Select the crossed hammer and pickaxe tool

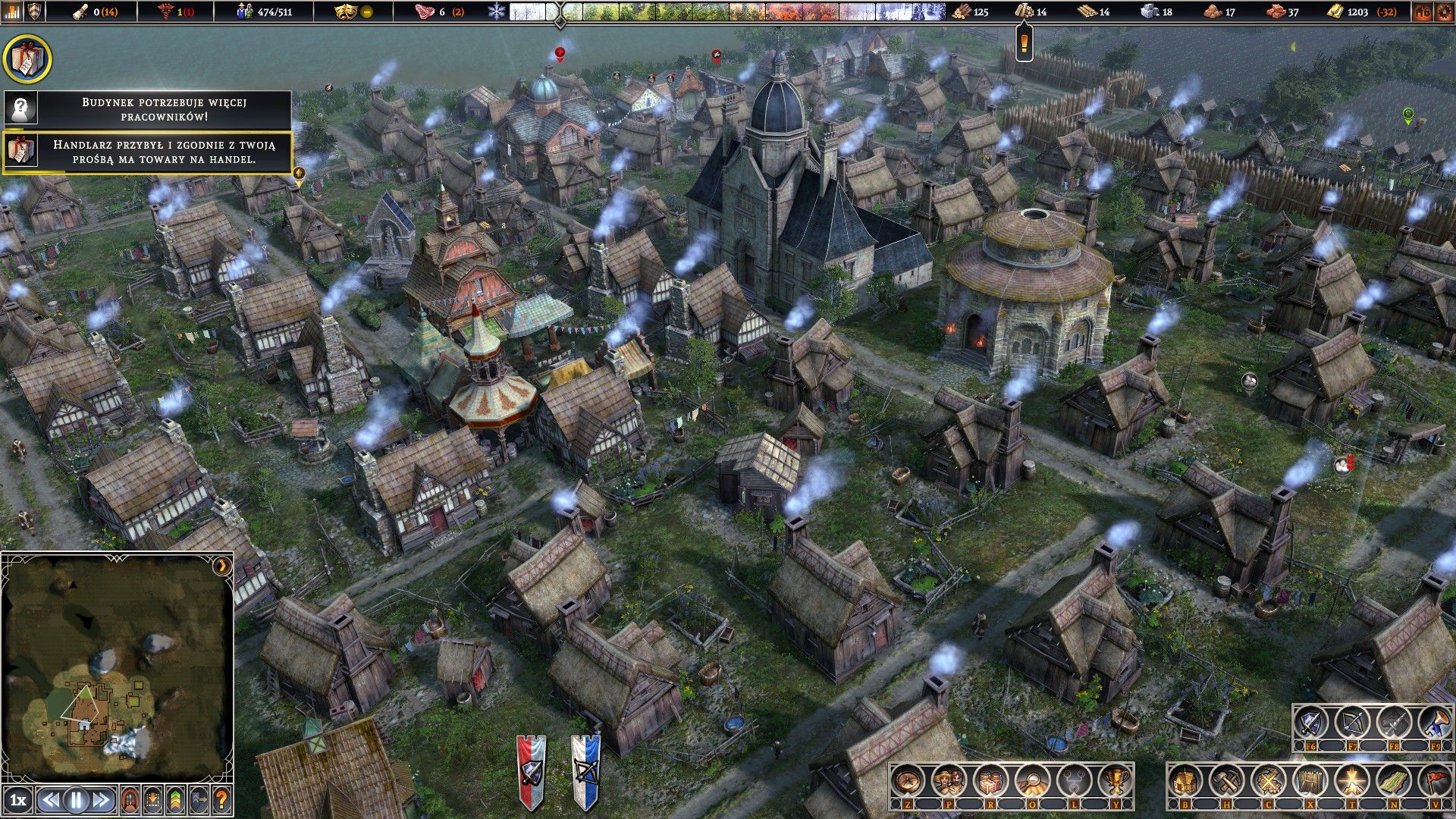click(1226, 780)
